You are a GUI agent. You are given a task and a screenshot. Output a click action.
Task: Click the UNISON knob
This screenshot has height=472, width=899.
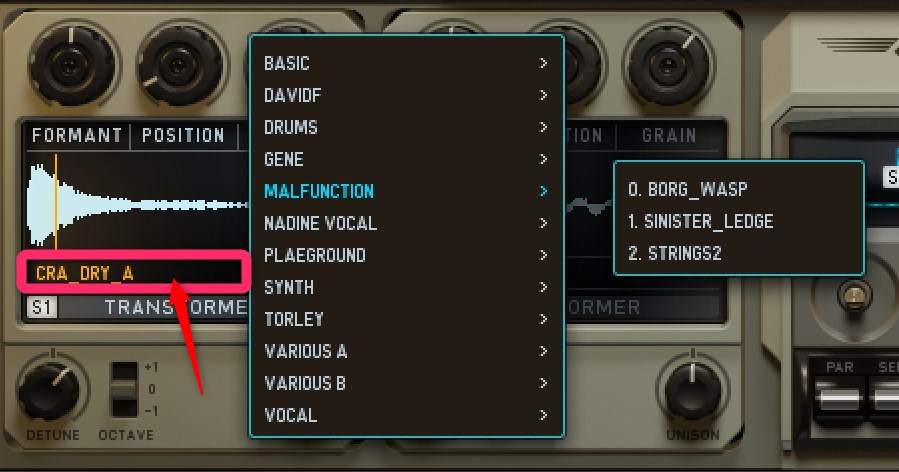[x=692, y=389]
